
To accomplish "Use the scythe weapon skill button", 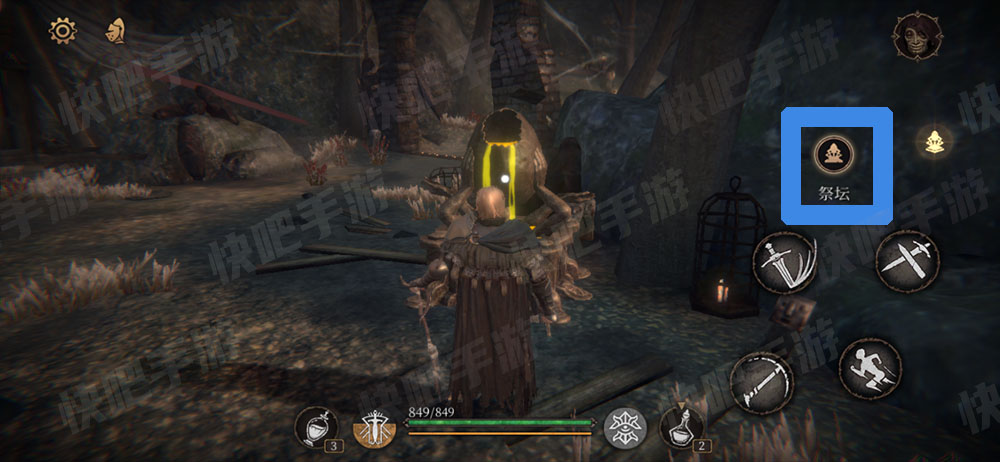I will click(x=762, y=381).
